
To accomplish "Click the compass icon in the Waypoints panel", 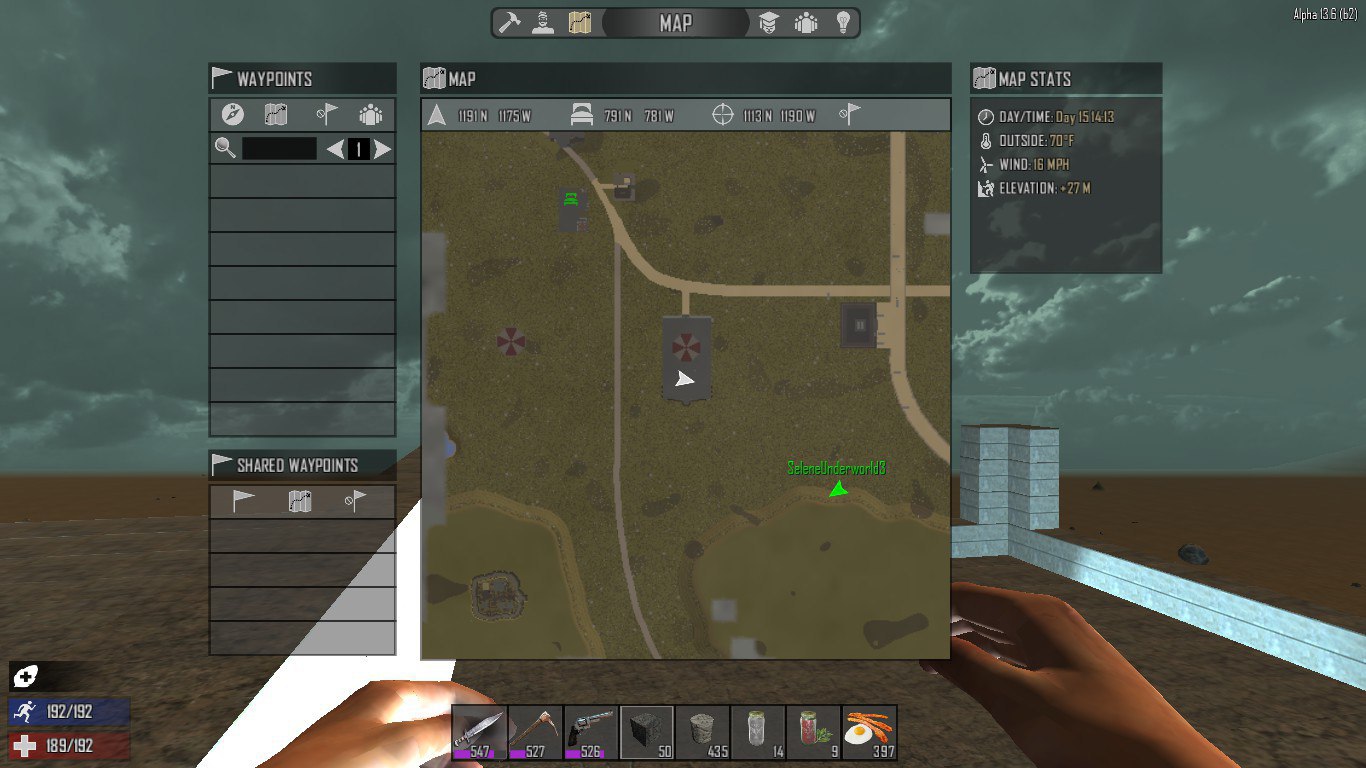I will click(232, 115).
